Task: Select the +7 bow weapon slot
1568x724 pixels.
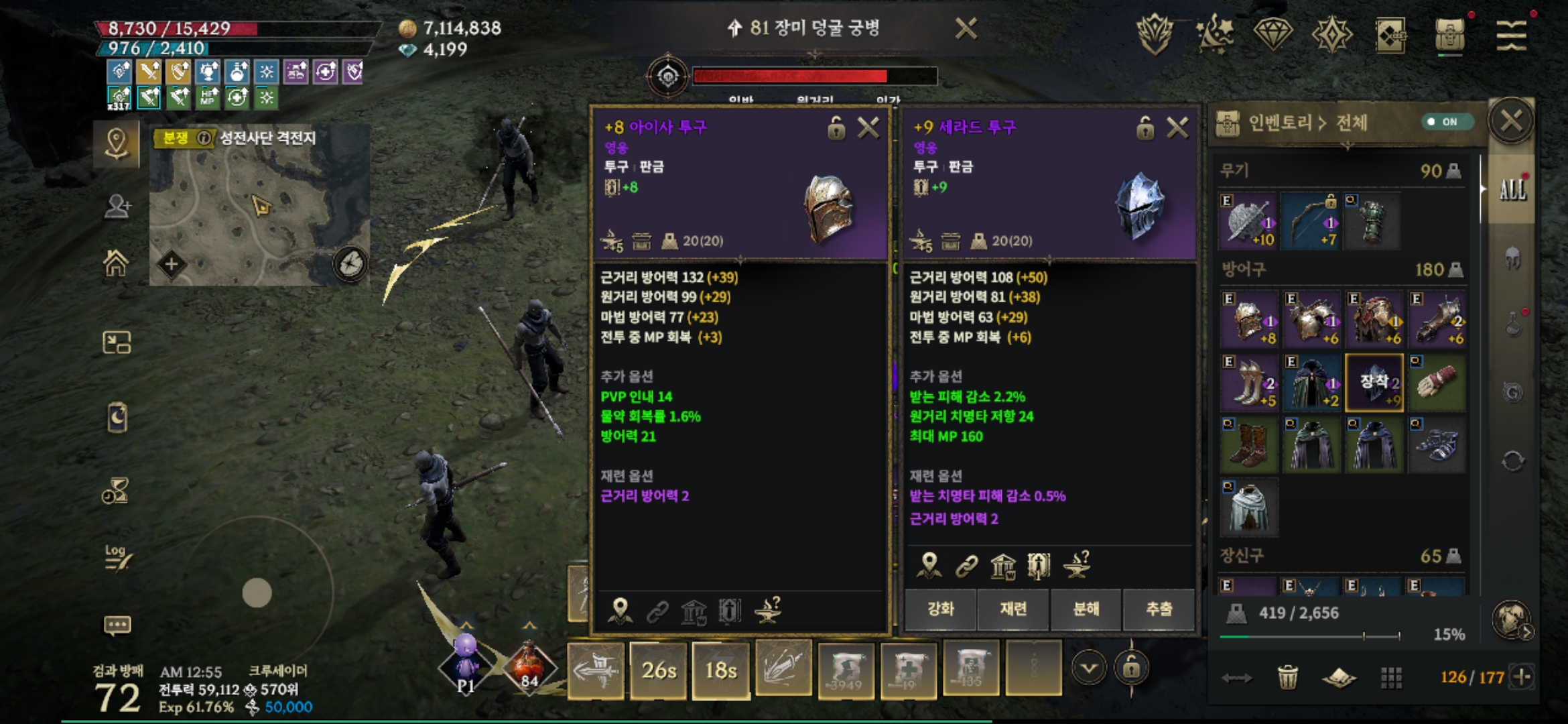Action: (x=1311, y=221)
